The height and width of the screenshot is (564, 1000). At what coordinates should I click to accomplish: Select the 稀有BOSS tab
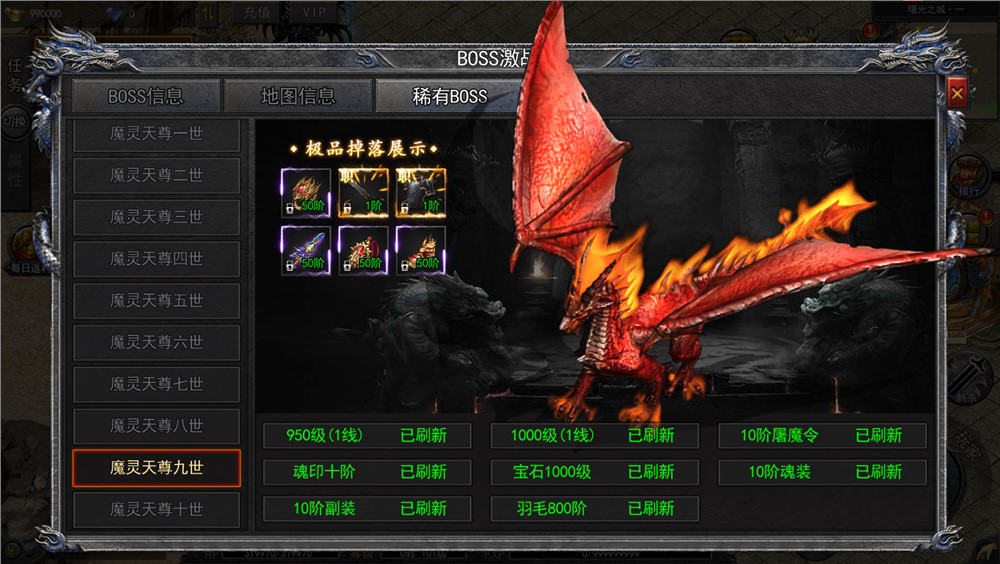coord(449,97)
